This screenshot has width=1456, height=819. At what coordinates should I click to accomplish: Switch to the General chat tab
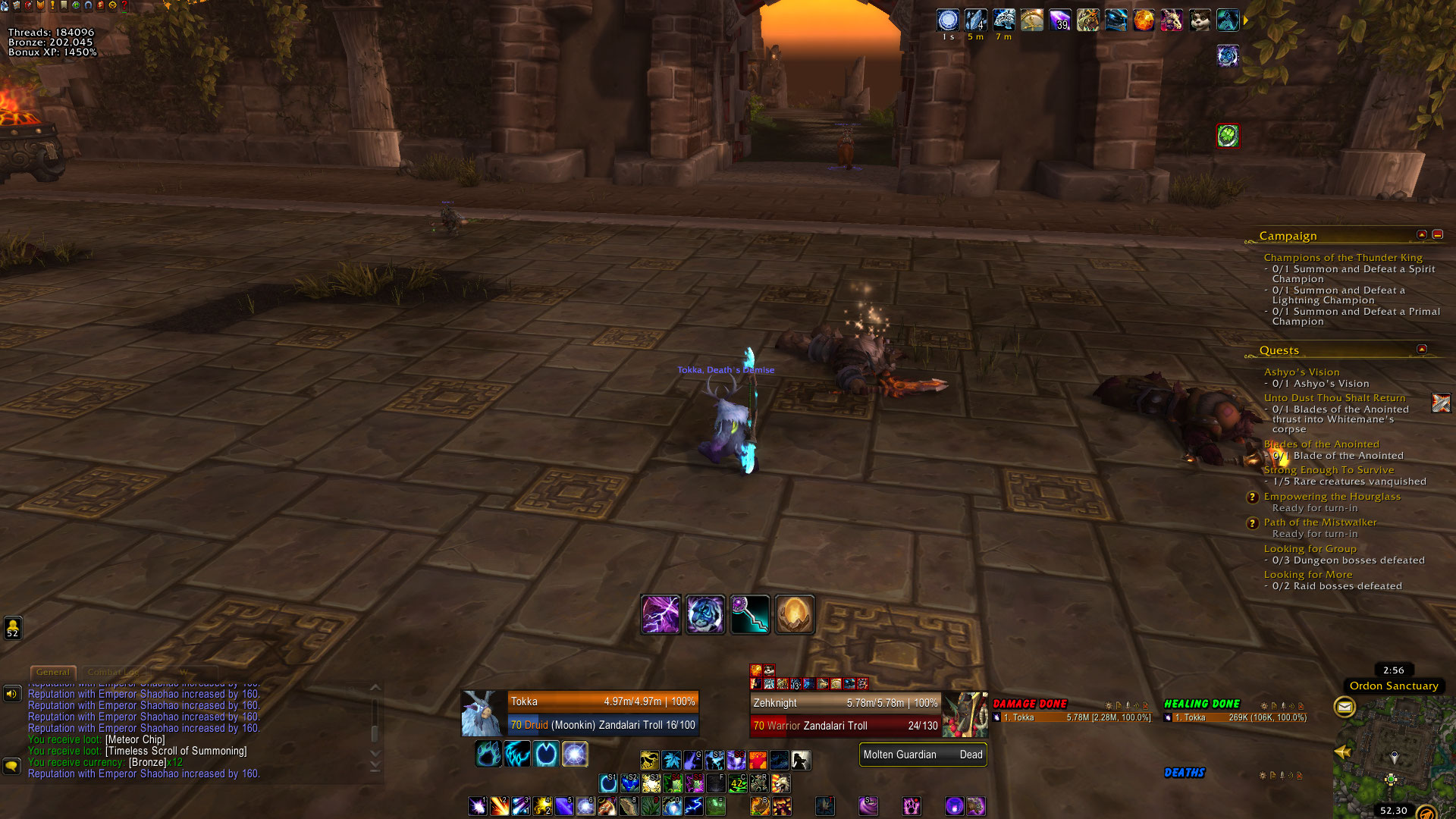click(x=52, y=672)
